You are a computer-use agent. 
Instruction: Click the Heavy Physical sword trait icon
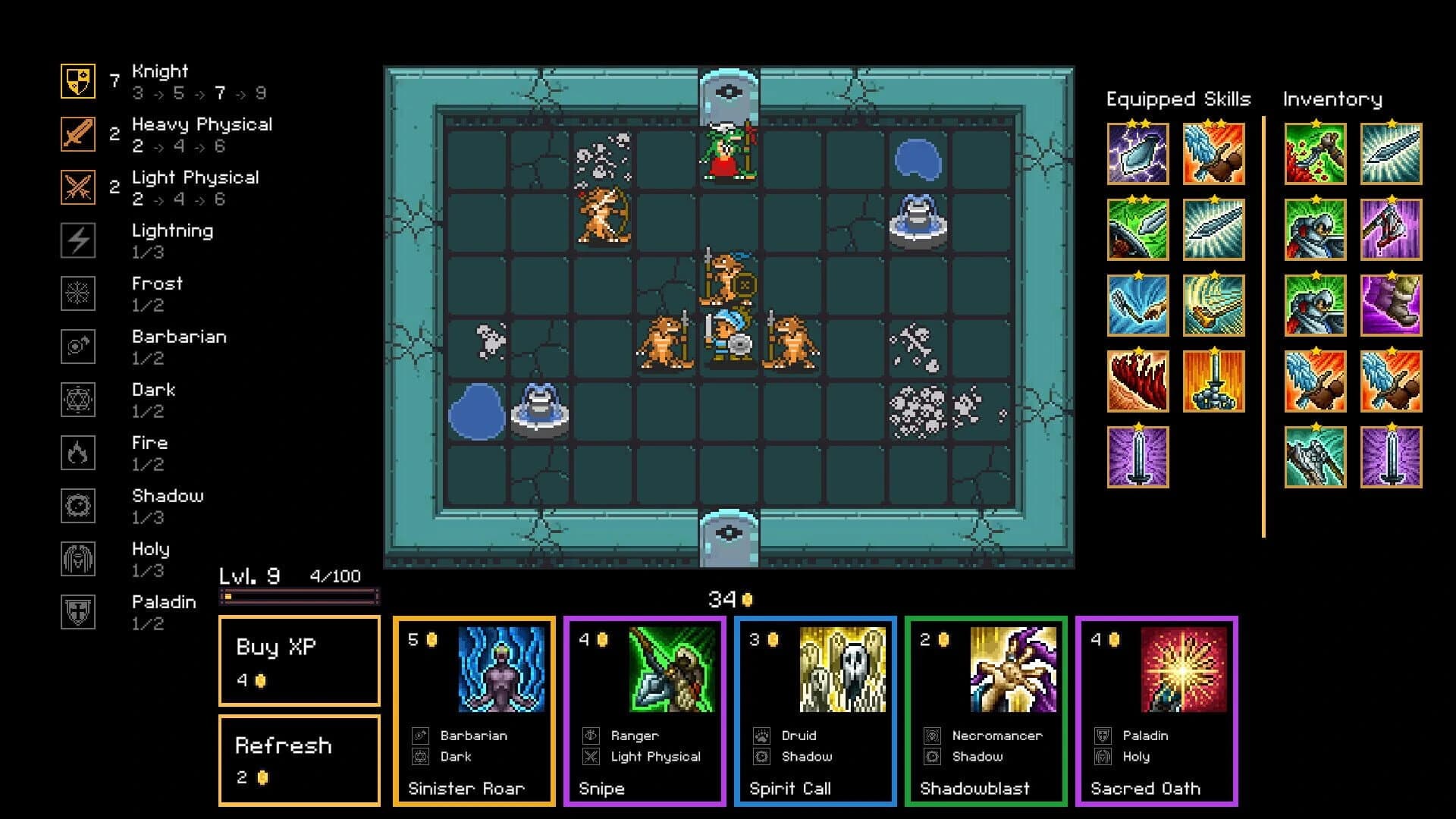pos(77,135)
